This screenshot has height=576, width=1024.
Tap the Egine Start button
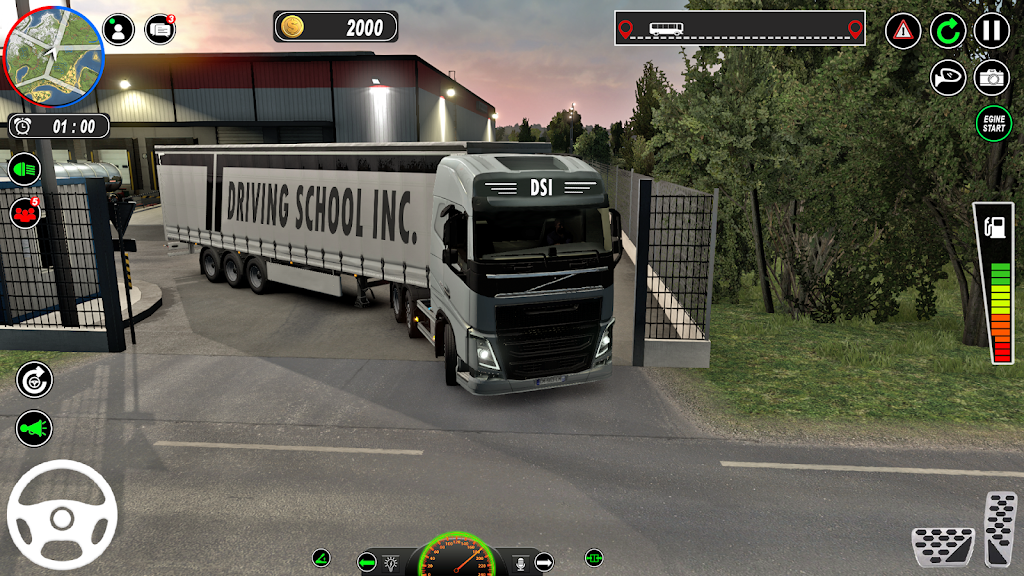click(x=993, y=124)
